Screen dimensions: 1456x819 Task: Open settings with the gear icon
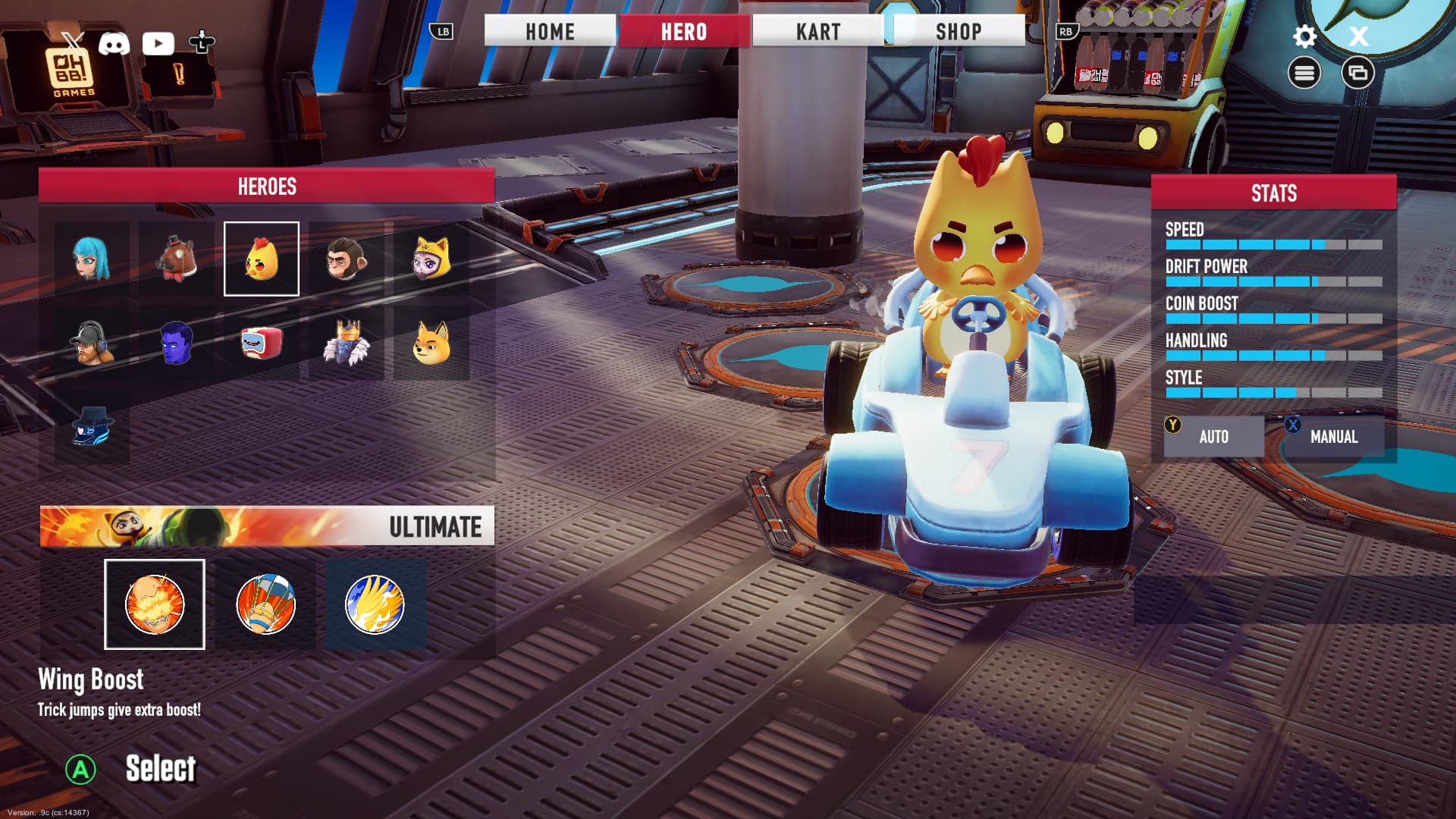[1304, 36]
